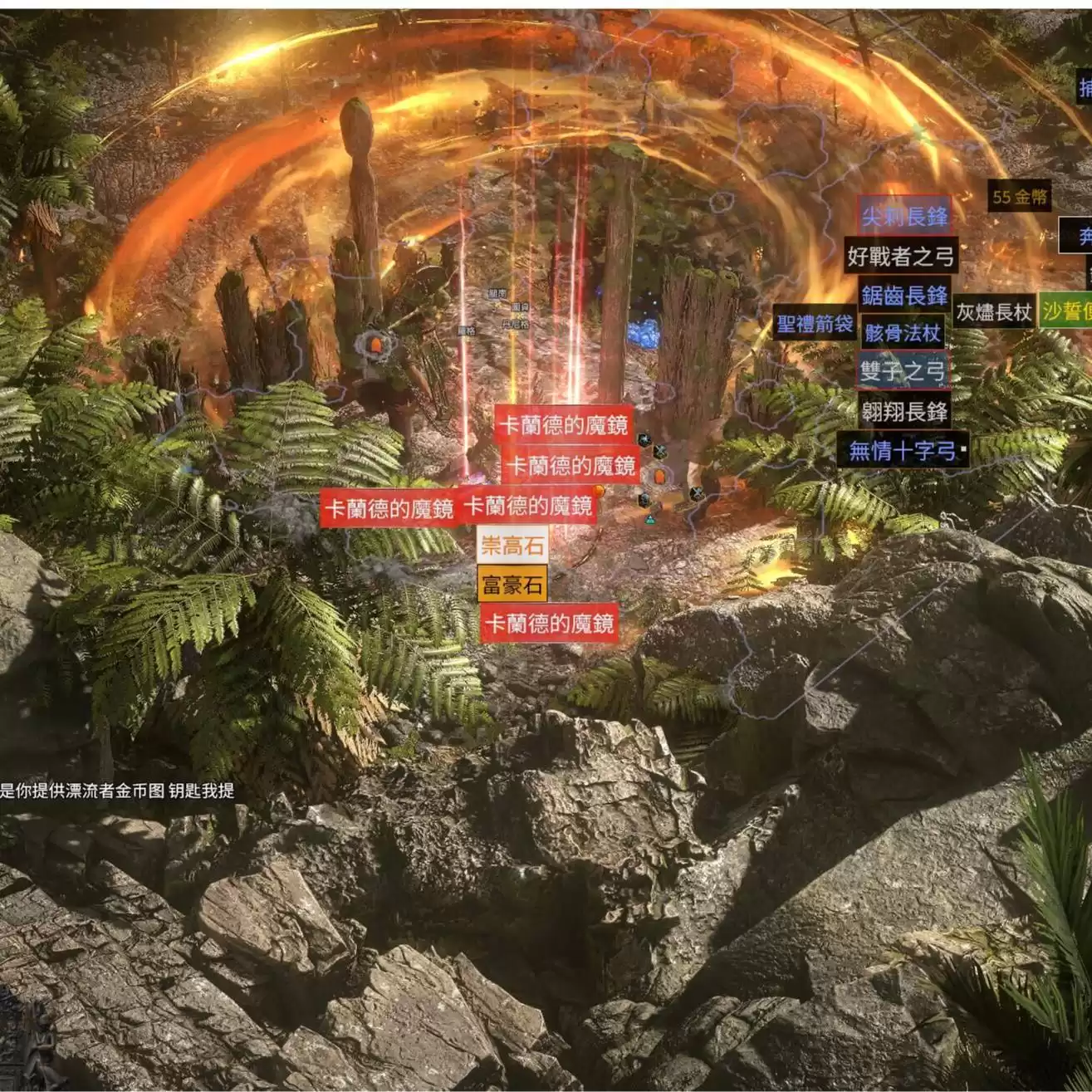Loot the 鋸齒長鋒 item label
Viewport: 1092px width, 1092px height.
[904, 296]
